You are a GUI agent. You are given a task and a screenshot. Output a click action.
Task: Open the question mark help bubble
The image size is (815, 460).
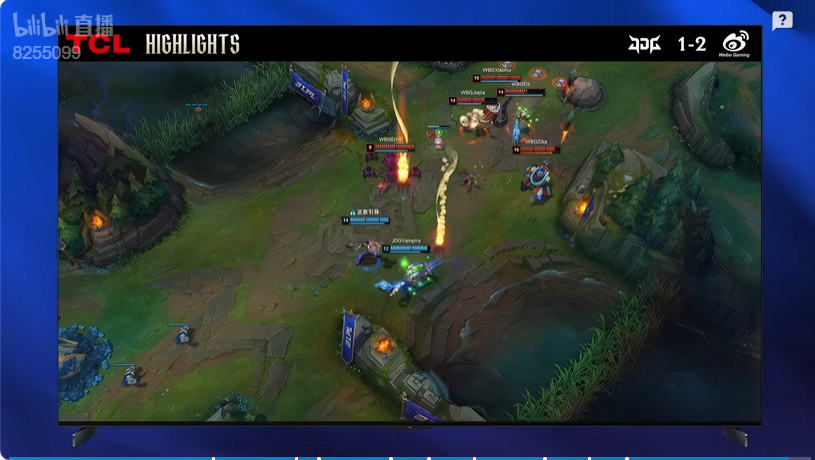(782, 21)
